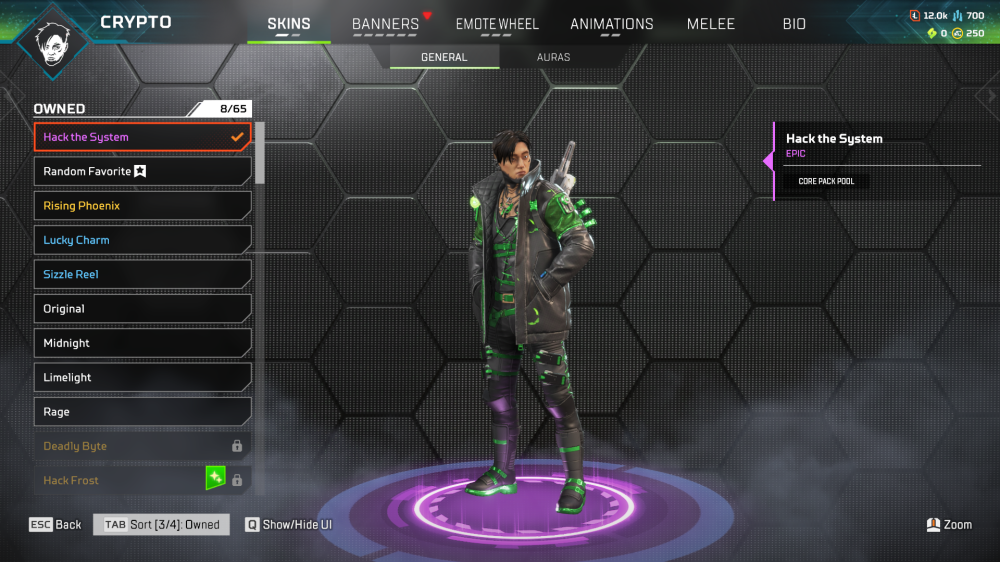Switch to the Banners tab
The image size is (1000, 562).
385,24
